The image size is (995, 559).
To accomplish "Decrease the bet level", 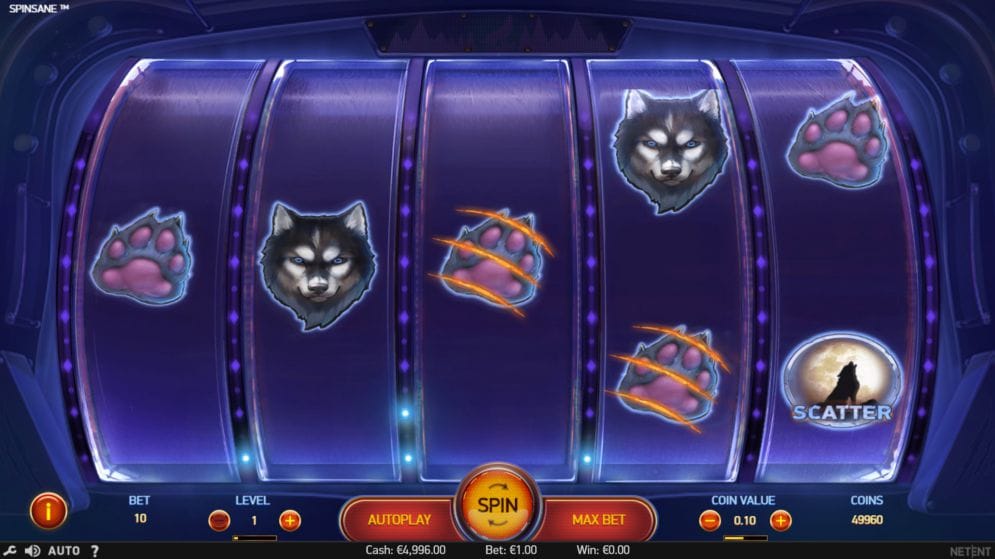I will pyautogui.click(x=219, y=520).
